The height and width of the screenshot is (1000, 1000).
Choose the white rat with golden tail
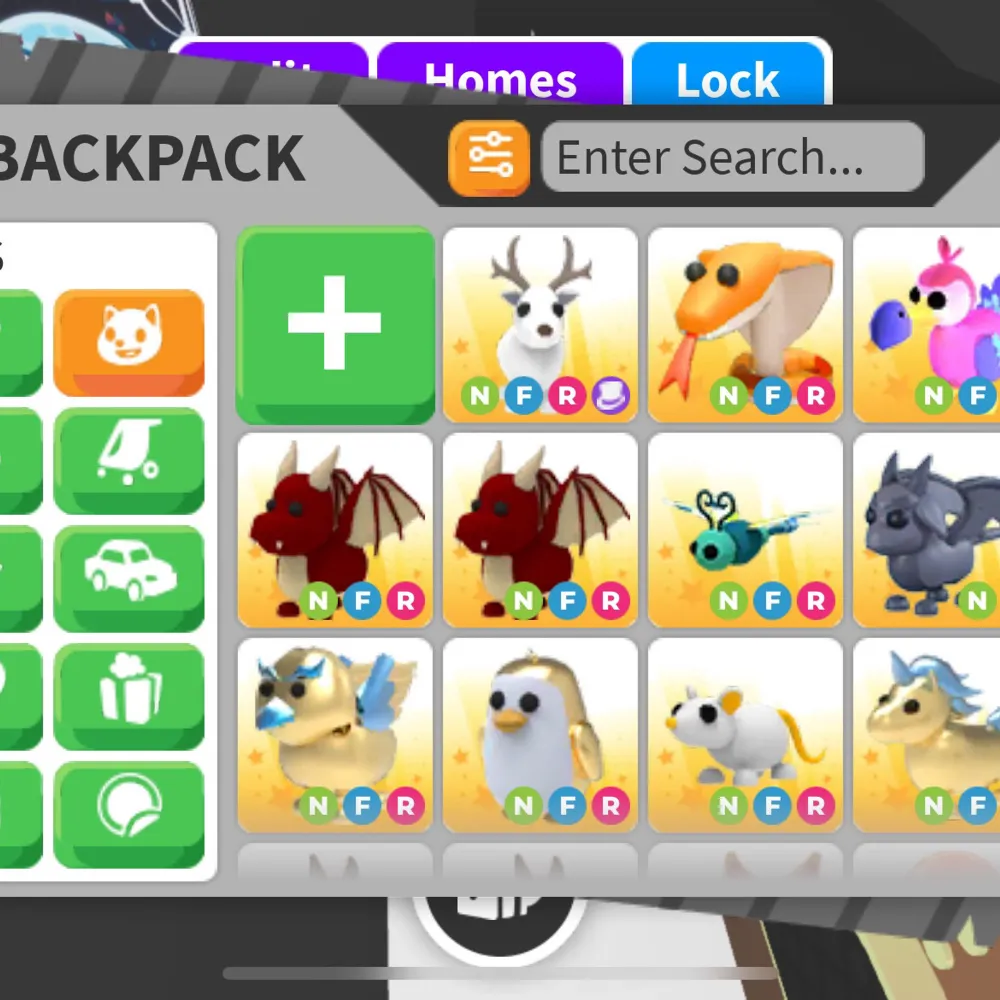click(x=745, y=735)
